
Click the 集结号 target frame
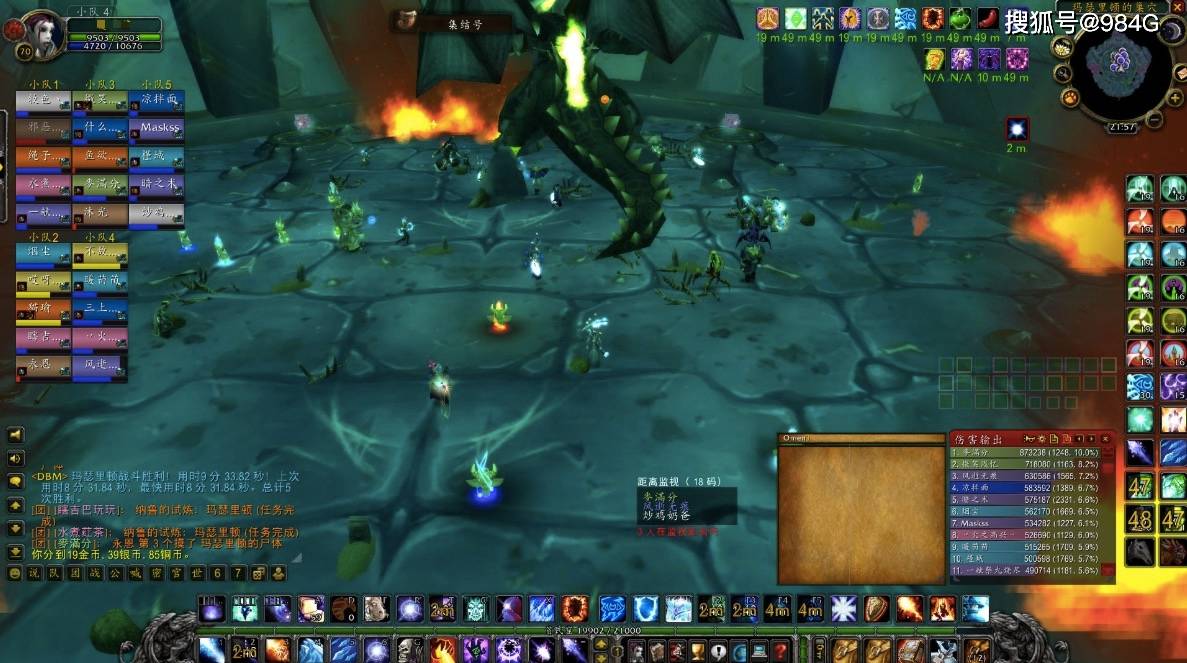452,22
